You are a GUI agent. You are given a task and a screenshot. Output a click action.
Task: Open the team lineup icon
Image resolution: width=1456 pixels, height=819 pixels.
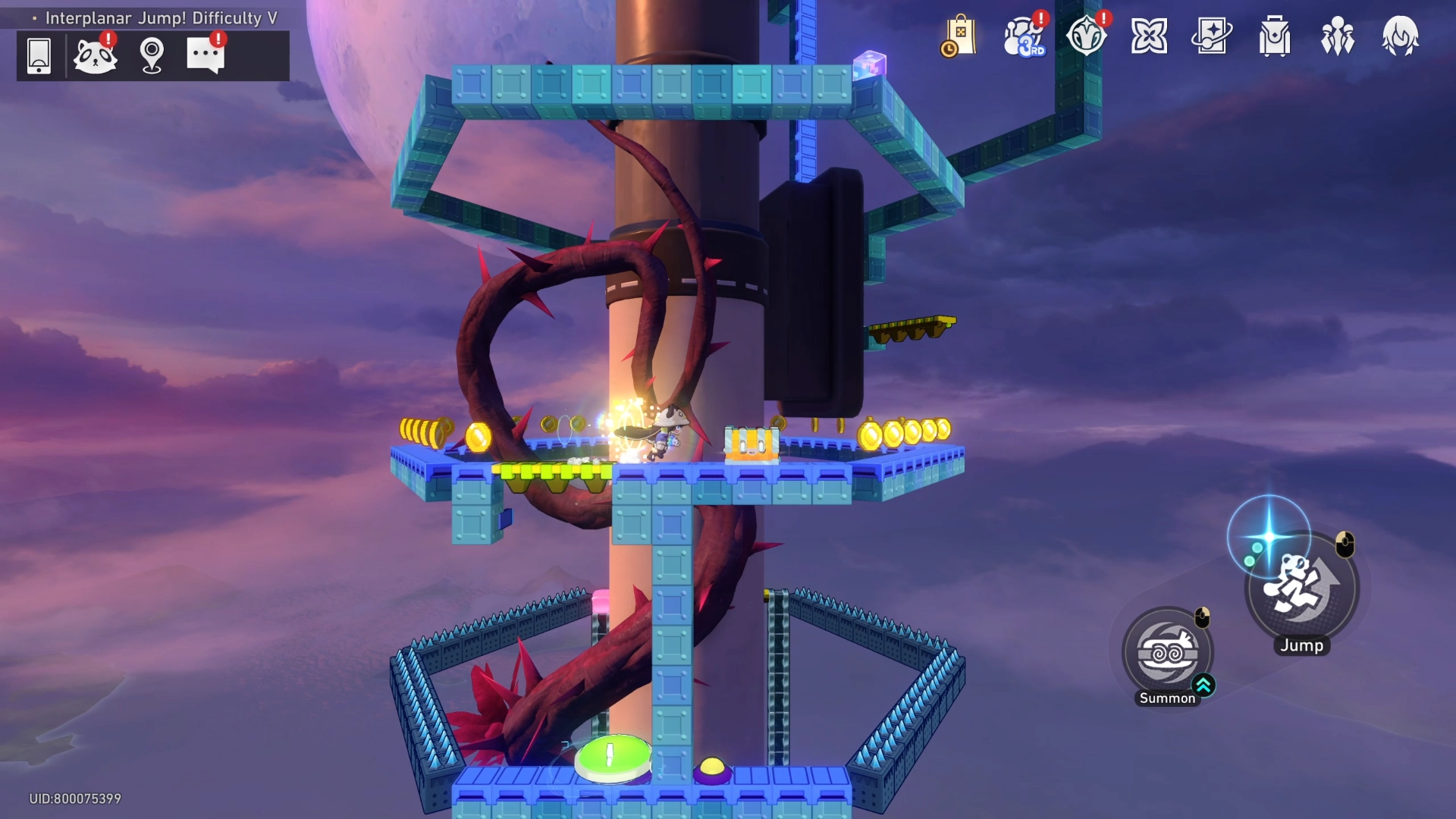[1338, 36]
